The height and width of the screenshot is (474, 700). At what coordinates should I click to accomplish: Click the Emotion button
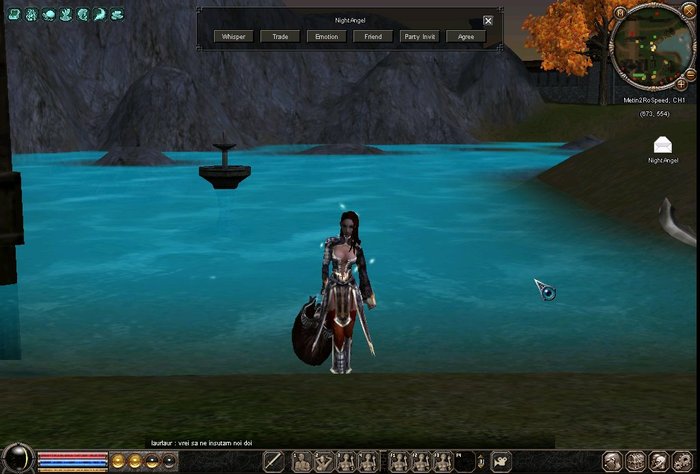326,36
